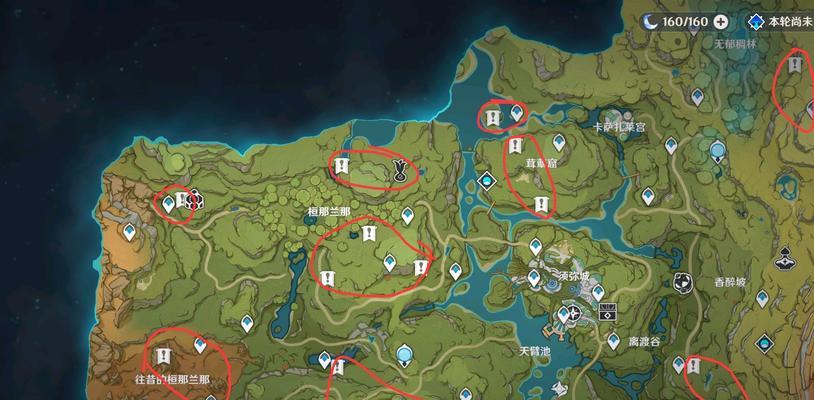
Task: Pick the waypoint left of 往昔的桓那兰那 quest marker
Action: click(200, 345)
